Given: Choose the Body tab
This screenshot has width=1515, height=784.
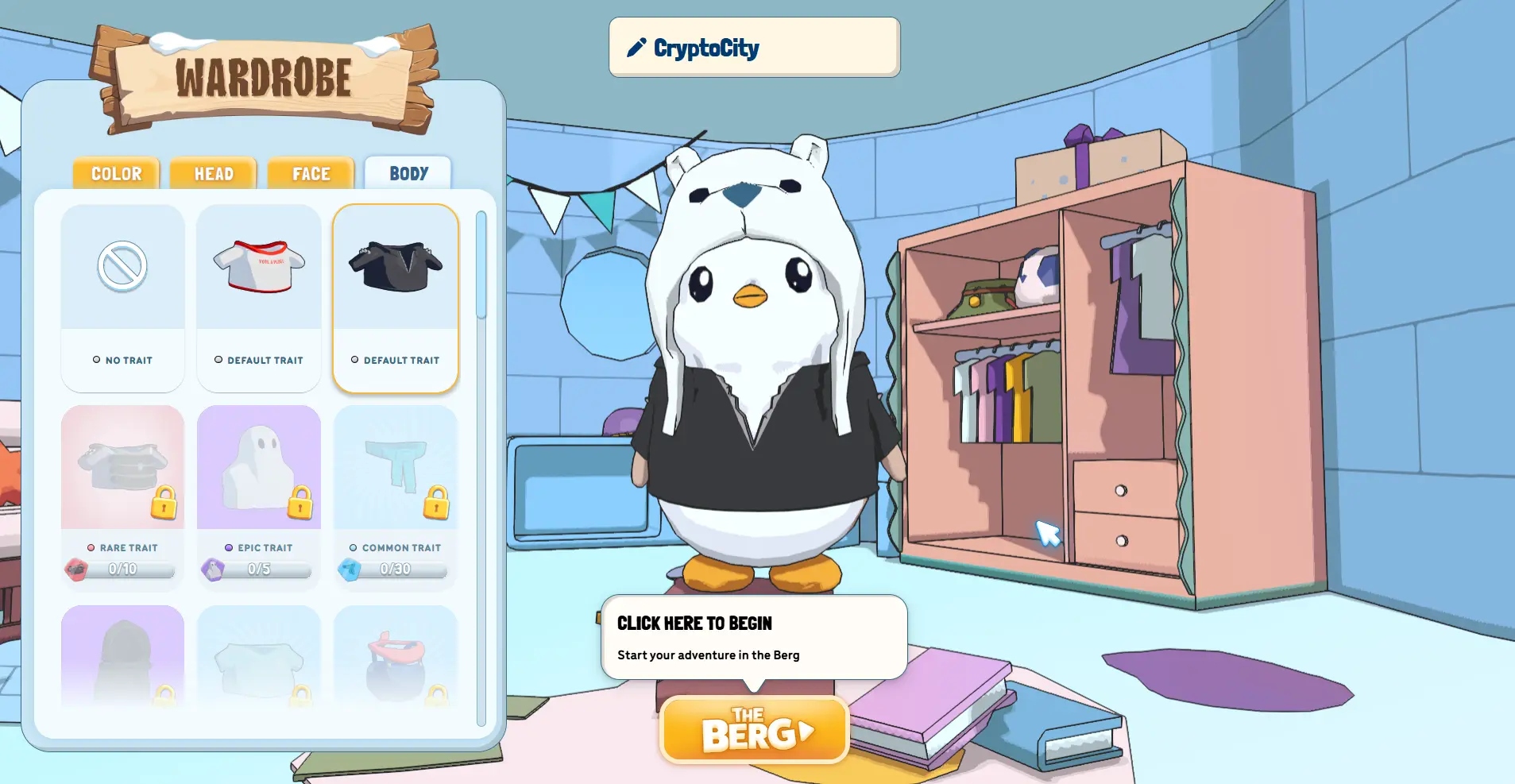Looking at the screenshot, I should 408,173.
